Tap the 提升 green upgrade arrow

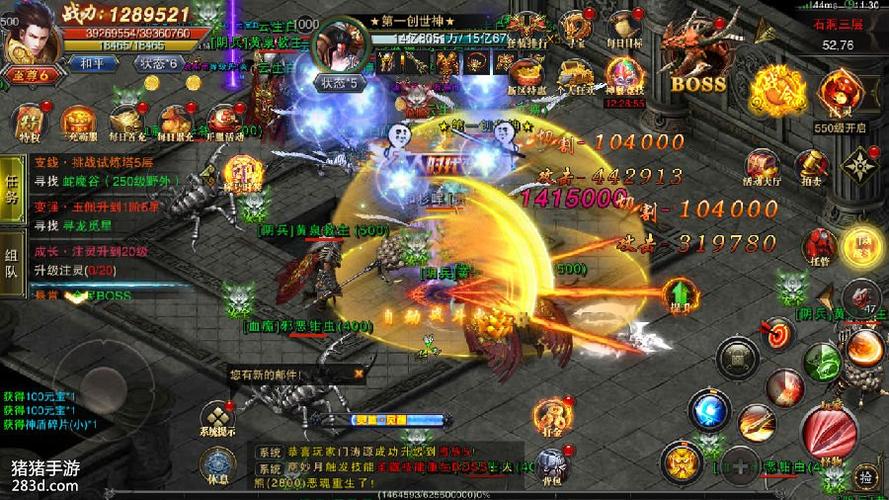(x=681, y=293)
